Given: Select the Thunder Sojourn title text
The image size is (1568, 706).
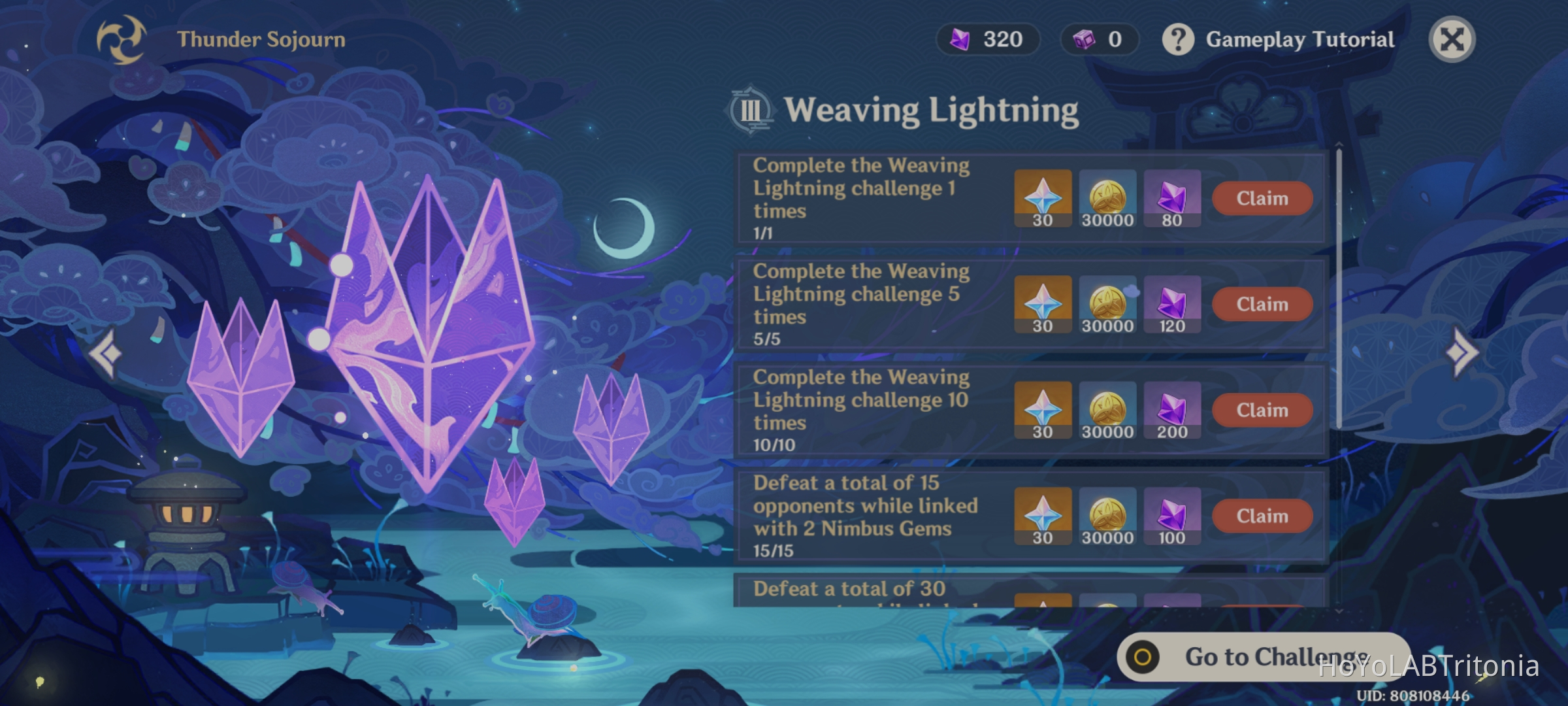Looking at the screenshot, I should point(260,39).
